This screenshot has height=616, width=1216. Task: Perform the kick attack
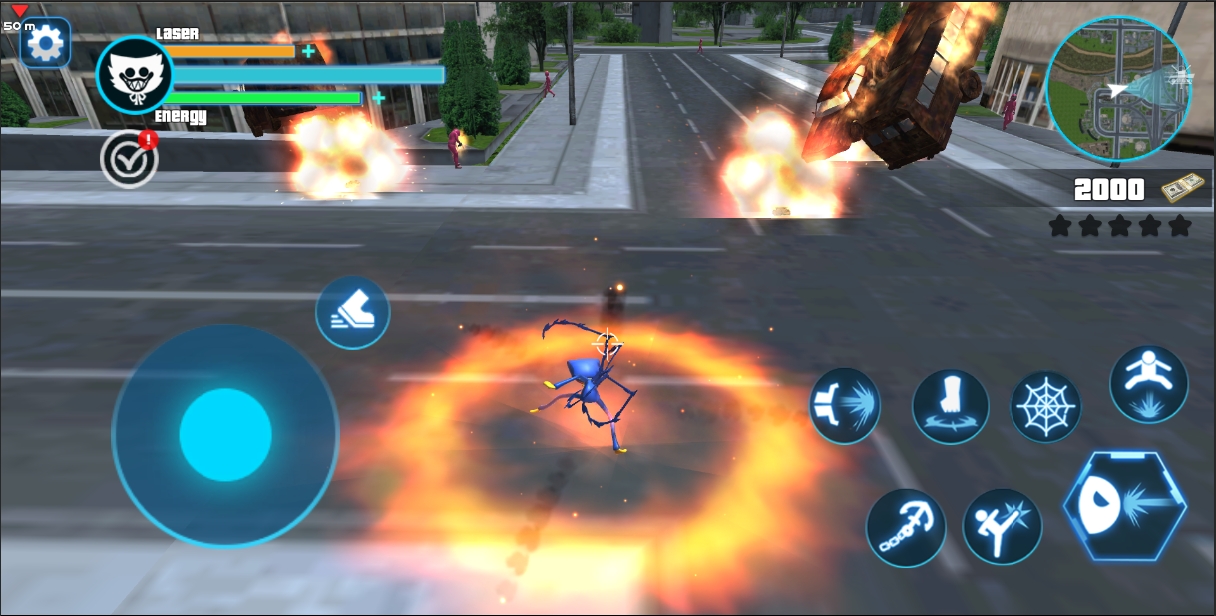(x=1002, y=526)
